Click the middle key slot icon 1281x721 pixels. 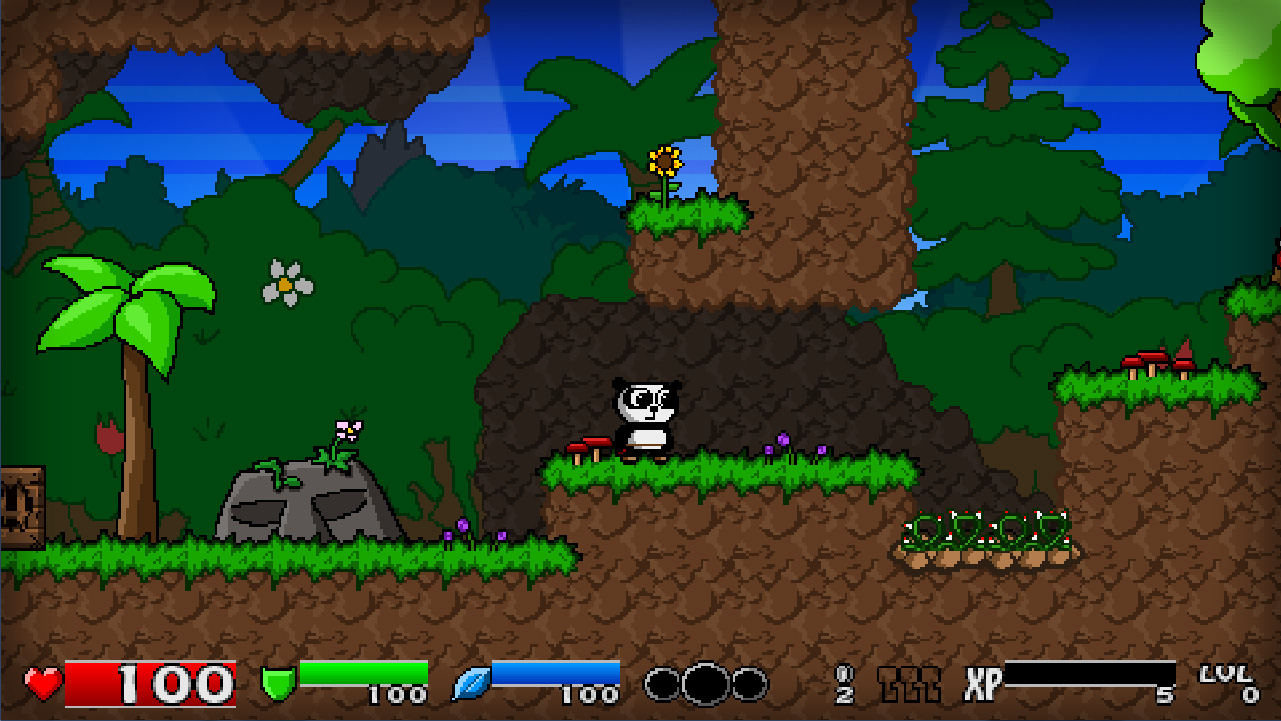910,684
